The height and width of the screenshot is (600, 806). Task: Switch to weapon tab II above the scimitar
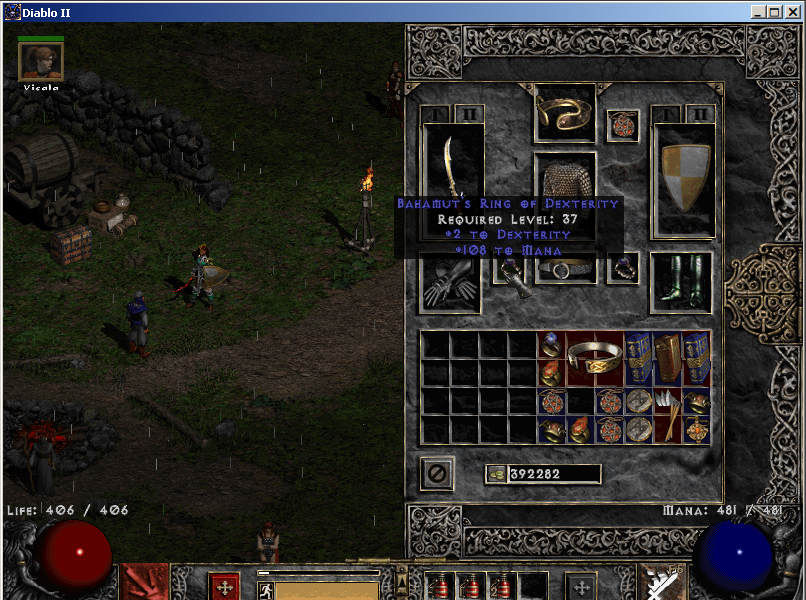469,114
